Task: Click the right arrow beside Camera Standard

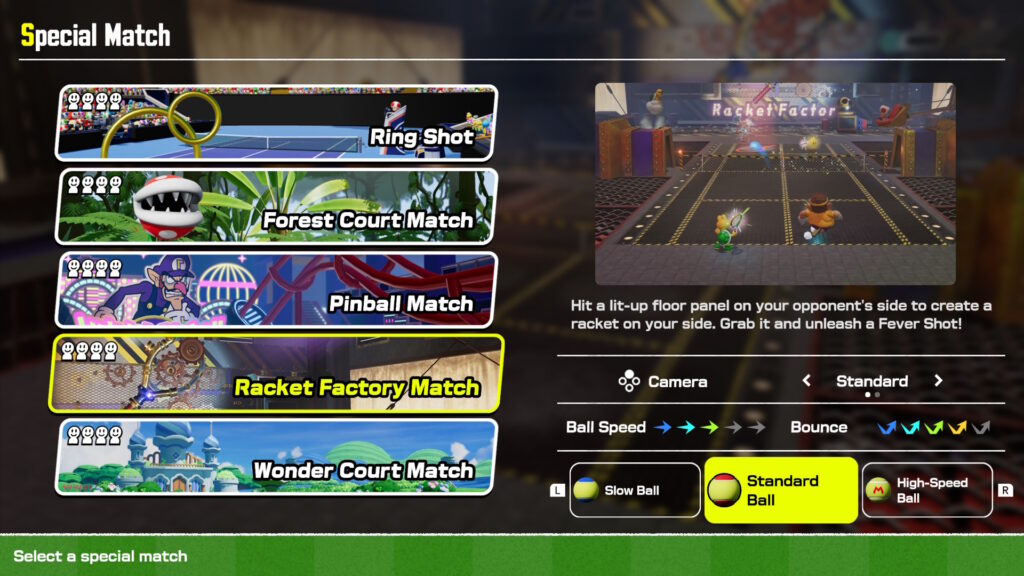Action: [938, 381]
